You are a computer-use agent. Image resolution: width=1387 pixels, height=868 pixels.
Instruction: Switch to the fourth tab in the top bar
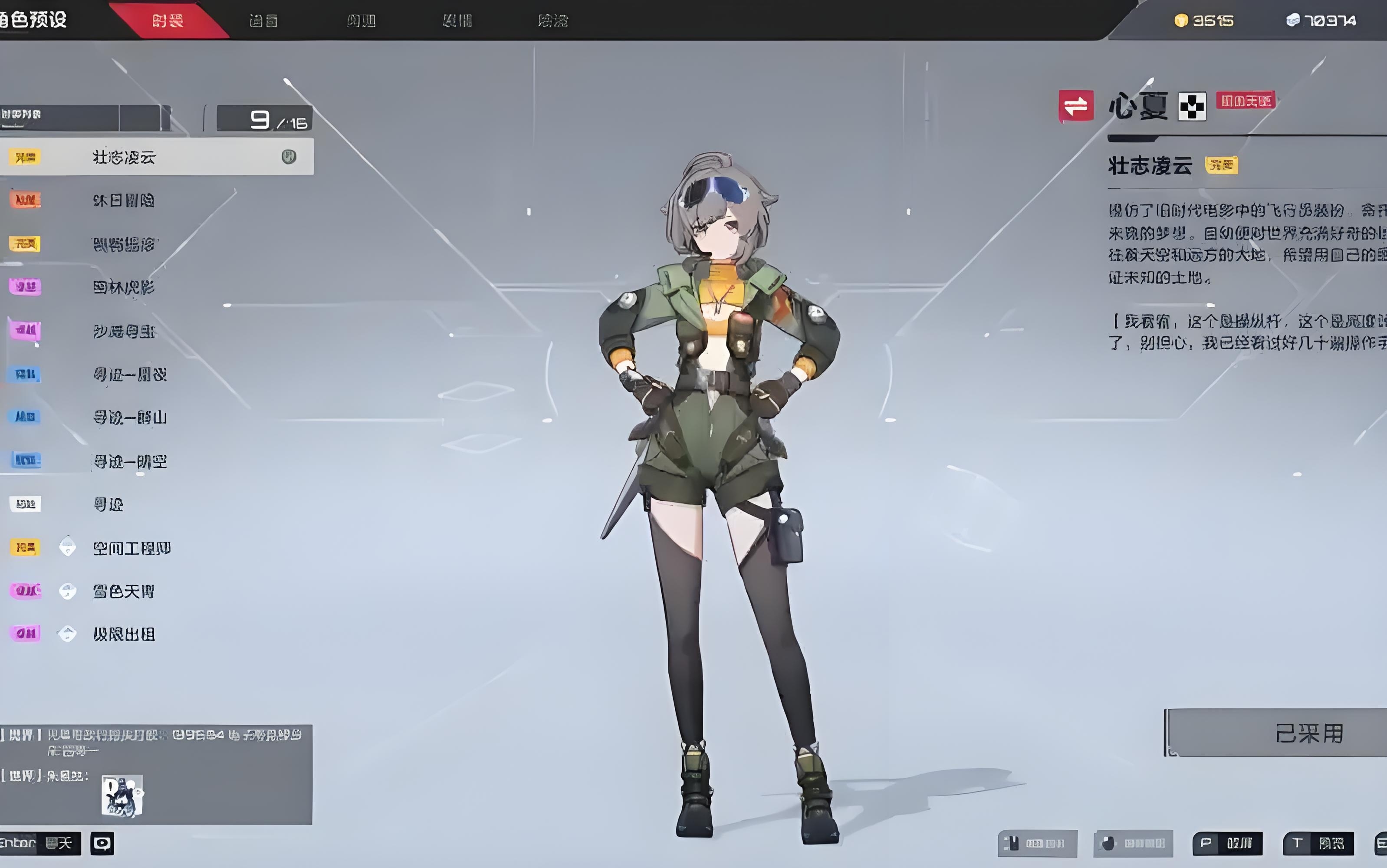[x=457, y=21]
